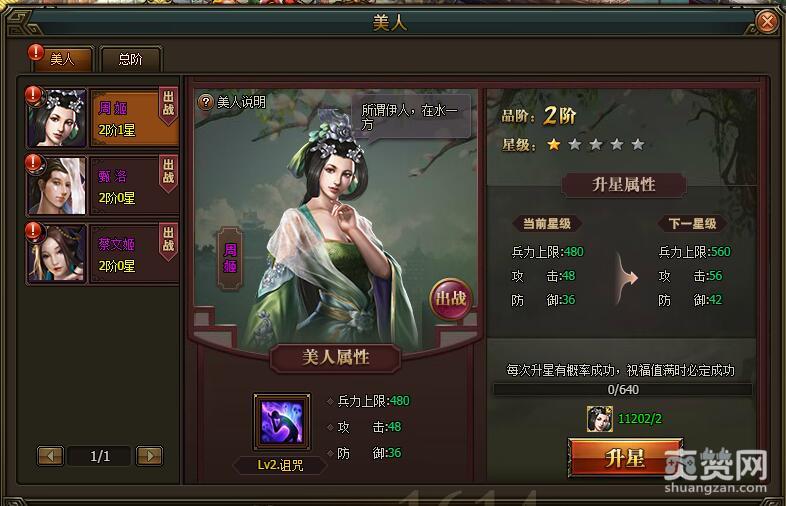Switch to the 美人 tab
The width and height of the screenshot is (786, 506).
coord(63,59)
